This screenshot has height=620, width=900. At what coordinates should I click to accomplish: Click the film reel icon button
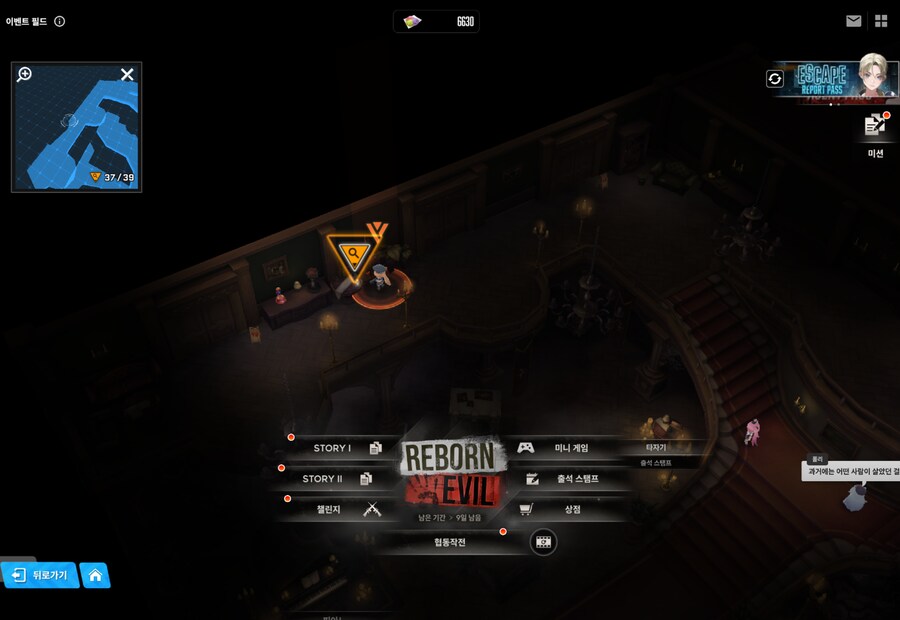point(543,542)
